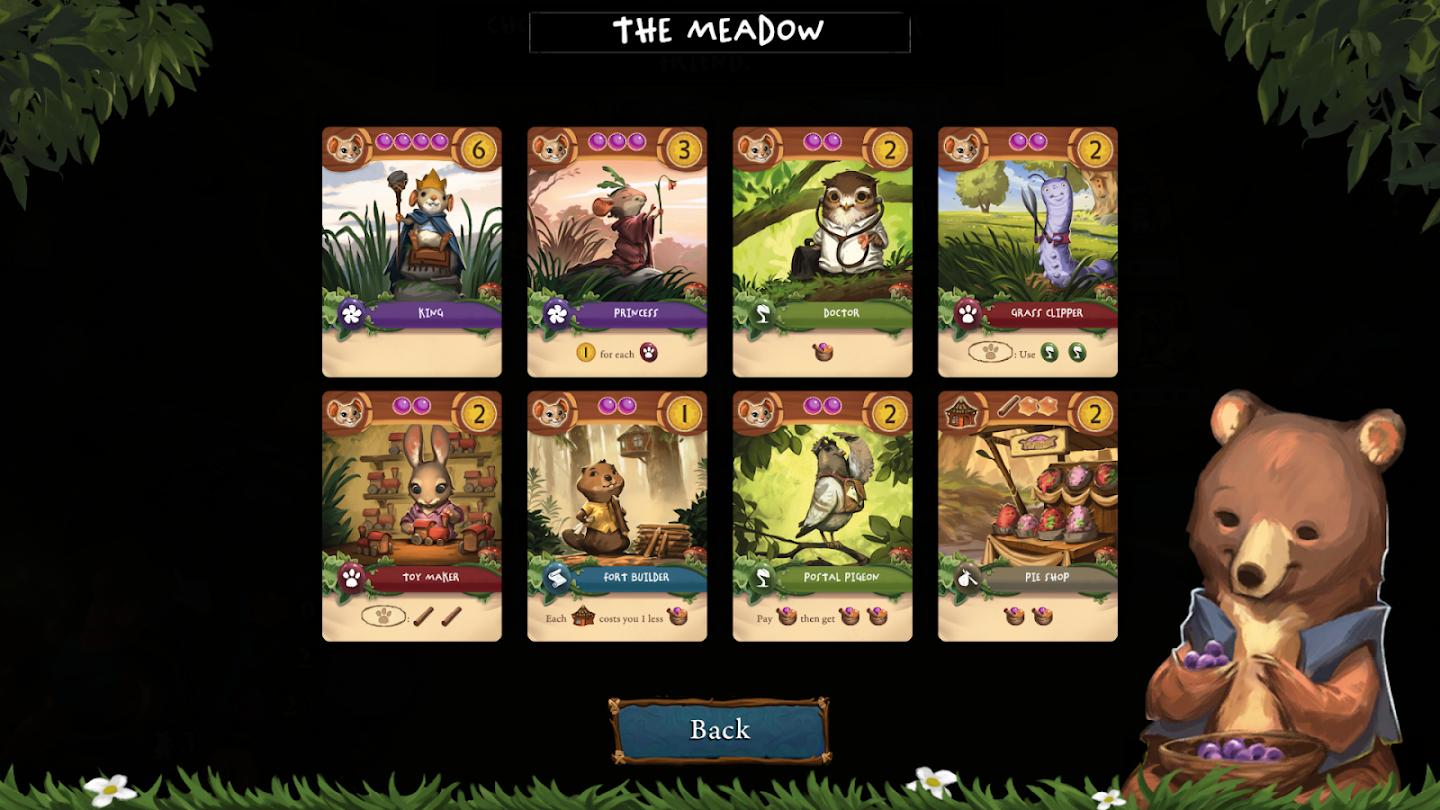The image size is (1440, 810).
Task: Click the purple gem pips on the King card
Action: click(410, 143)
